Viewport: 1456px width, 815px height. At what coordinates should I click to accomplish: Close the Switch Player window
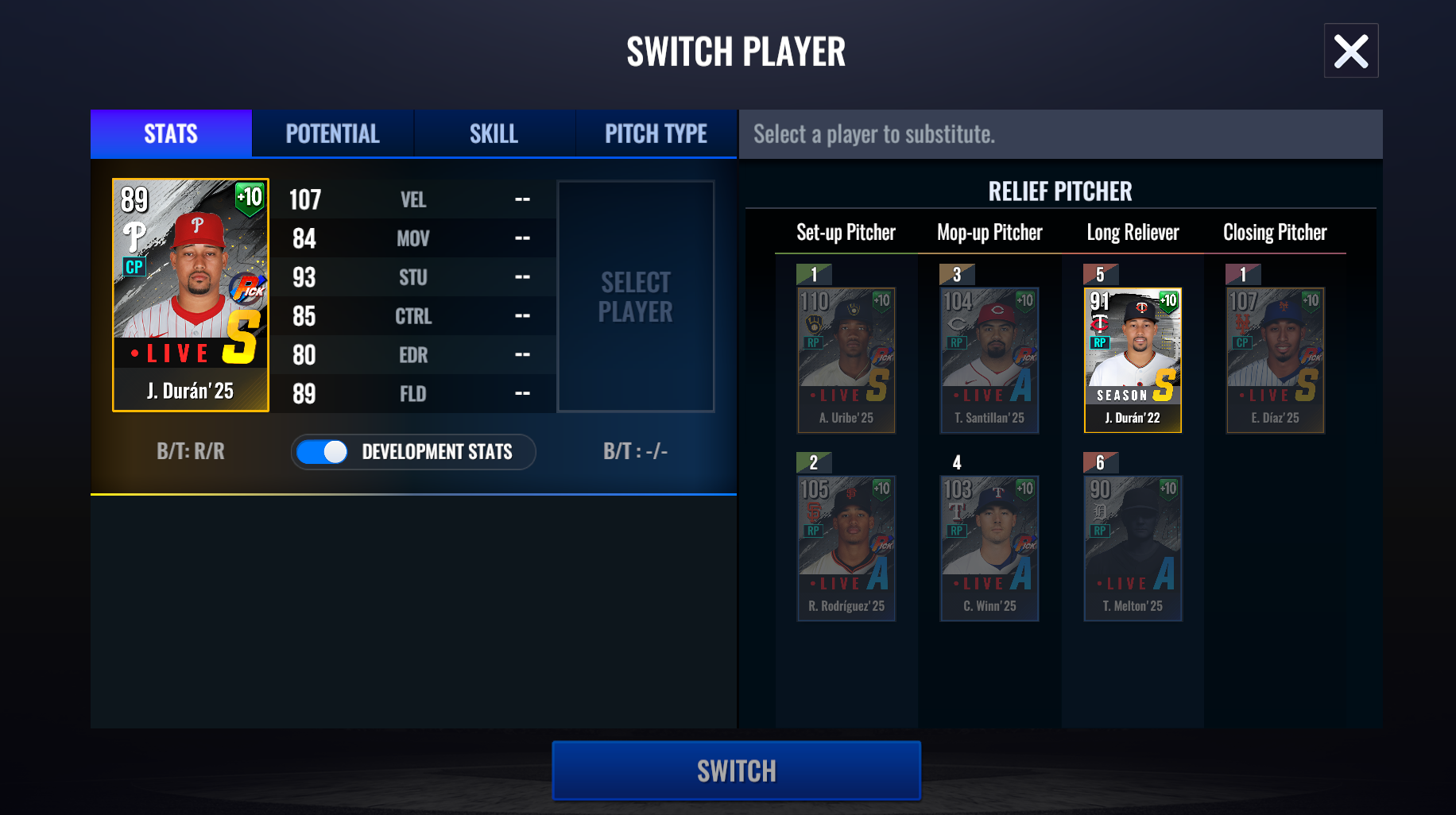coord(1350,51)
